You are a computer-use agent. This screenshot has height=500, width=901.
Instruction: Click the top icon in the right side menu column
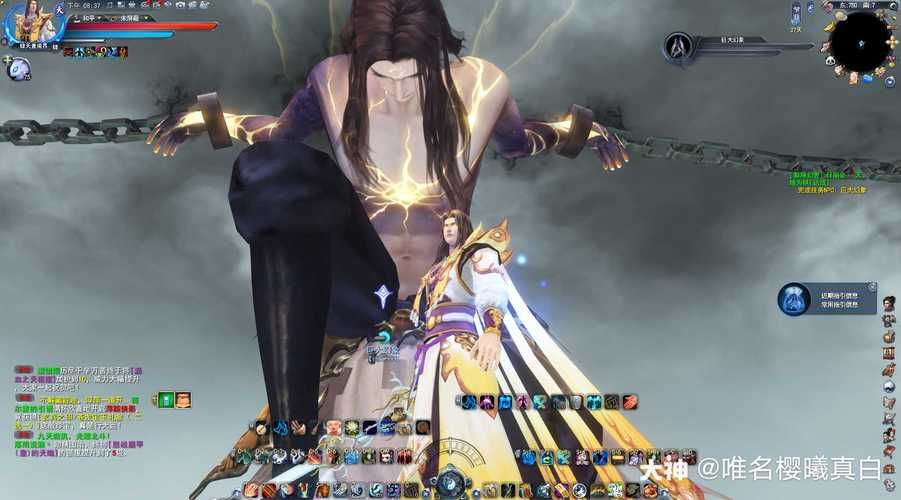point(887,300)
